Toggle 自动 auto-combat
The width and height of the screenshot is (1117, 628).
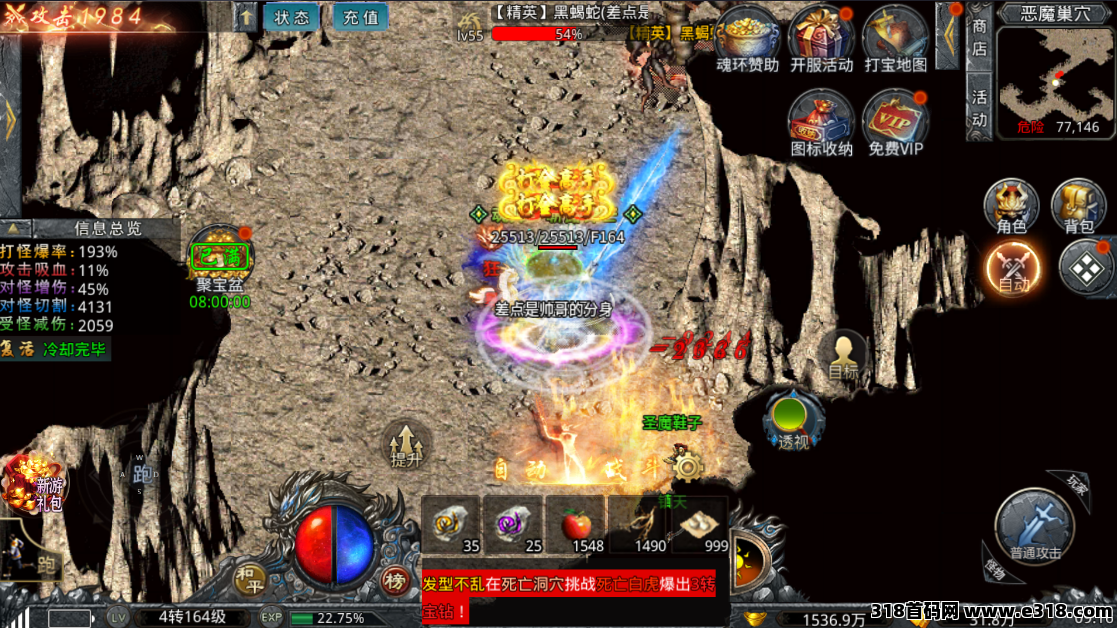1012,268
